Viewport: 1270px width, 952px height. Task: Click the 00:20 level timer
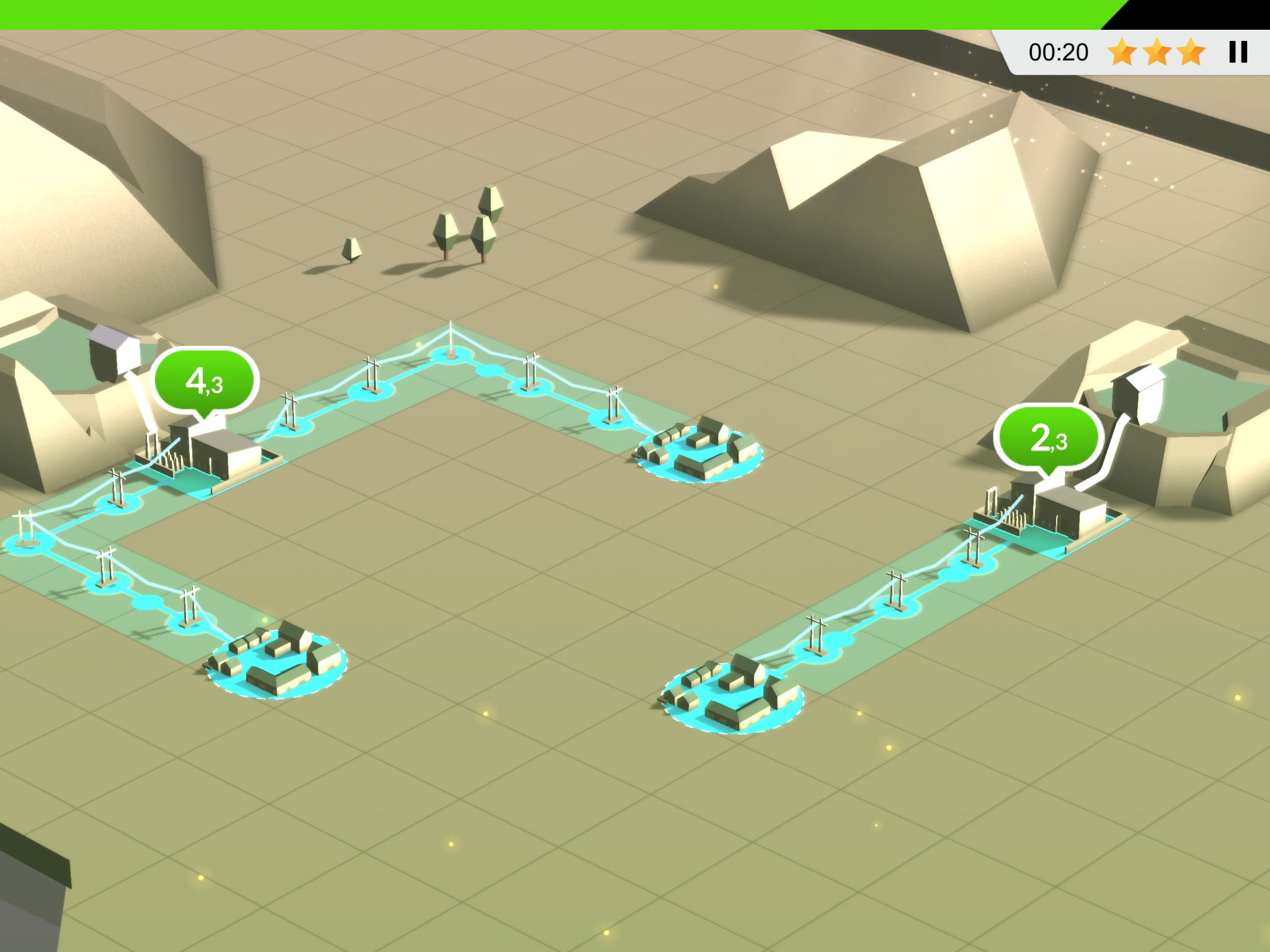point(1059,52)
